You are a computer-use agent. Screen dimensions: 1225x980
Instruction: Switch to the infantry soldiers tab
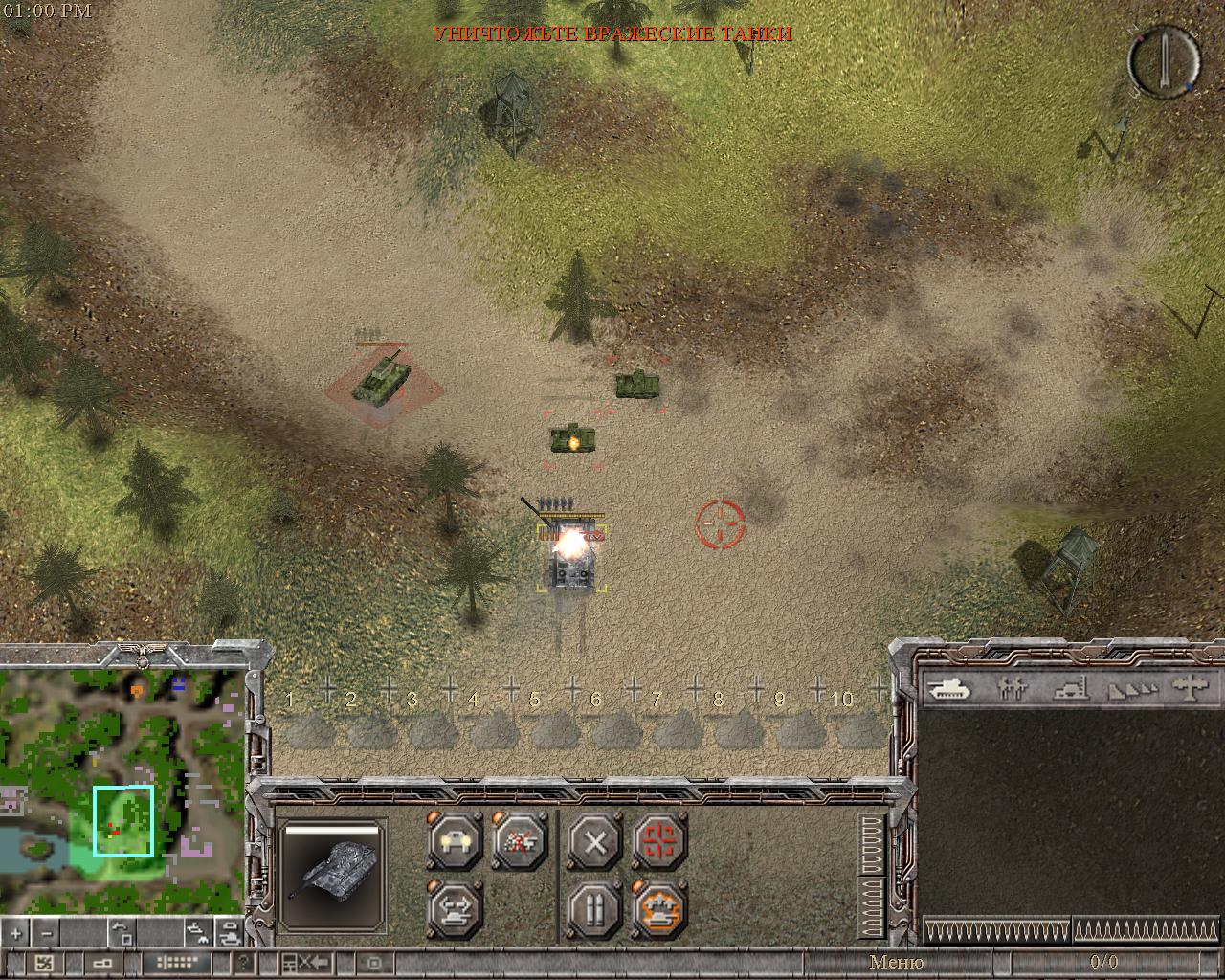(x=1011, y=687)
